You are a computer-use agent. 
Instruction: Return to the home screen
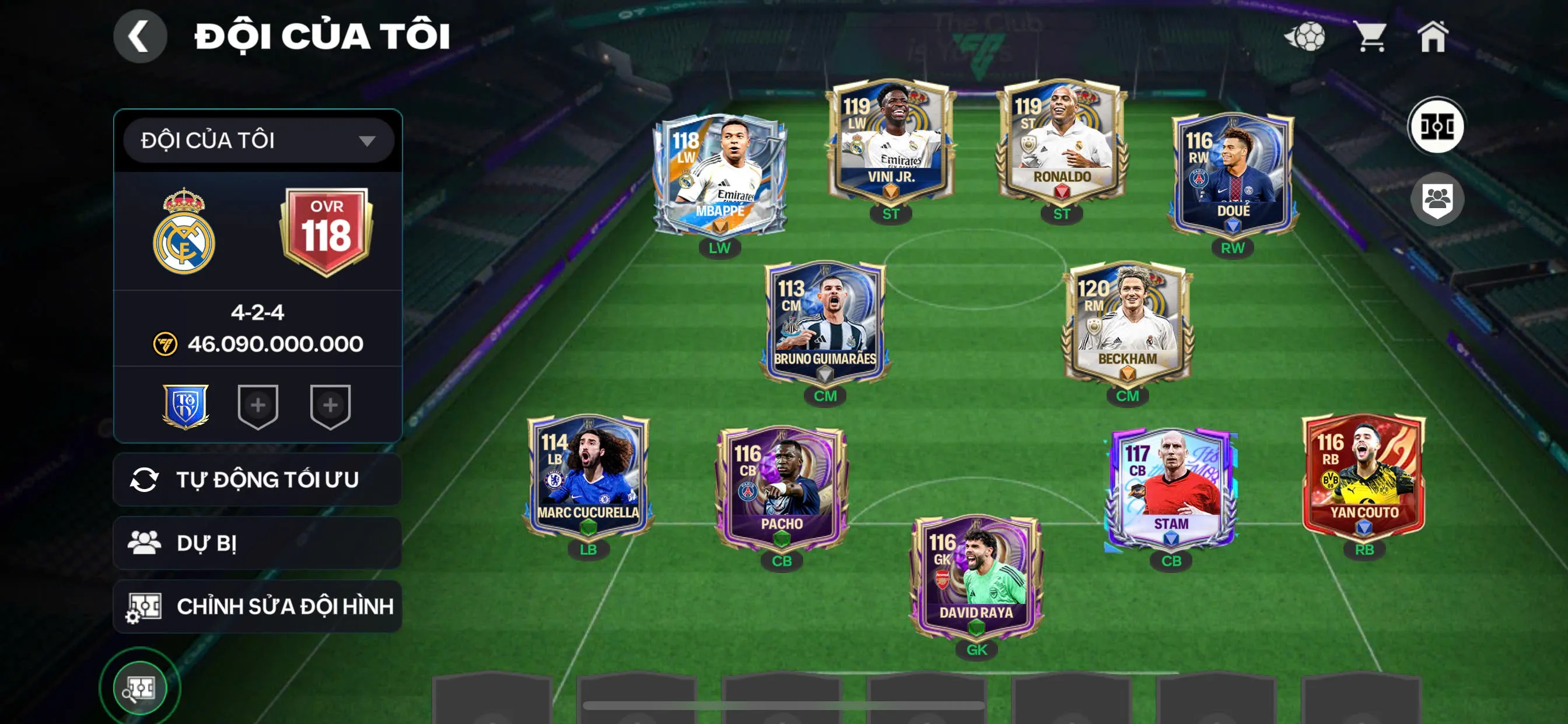pyautogui.click(x=1432, y=37)
